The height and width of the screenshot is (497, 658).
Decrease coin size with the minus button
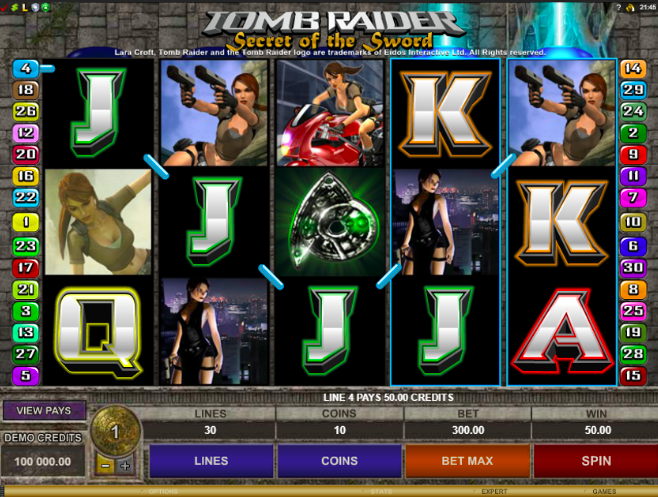[105, 466]
